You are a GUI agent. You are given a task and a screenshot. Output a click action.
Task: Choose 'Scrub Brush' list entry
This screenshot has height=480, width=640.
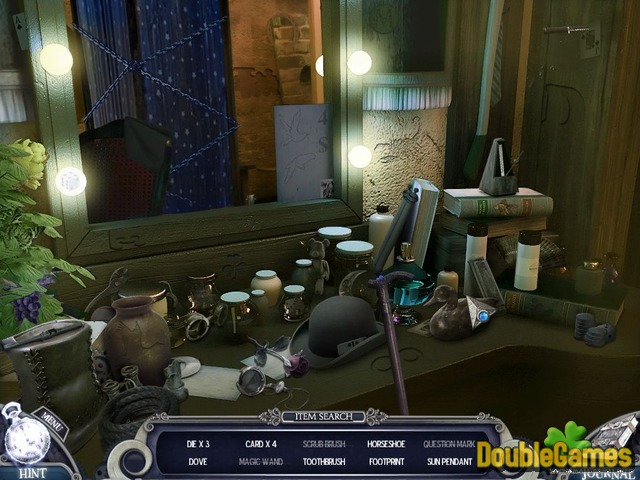(x=322, y=443)
